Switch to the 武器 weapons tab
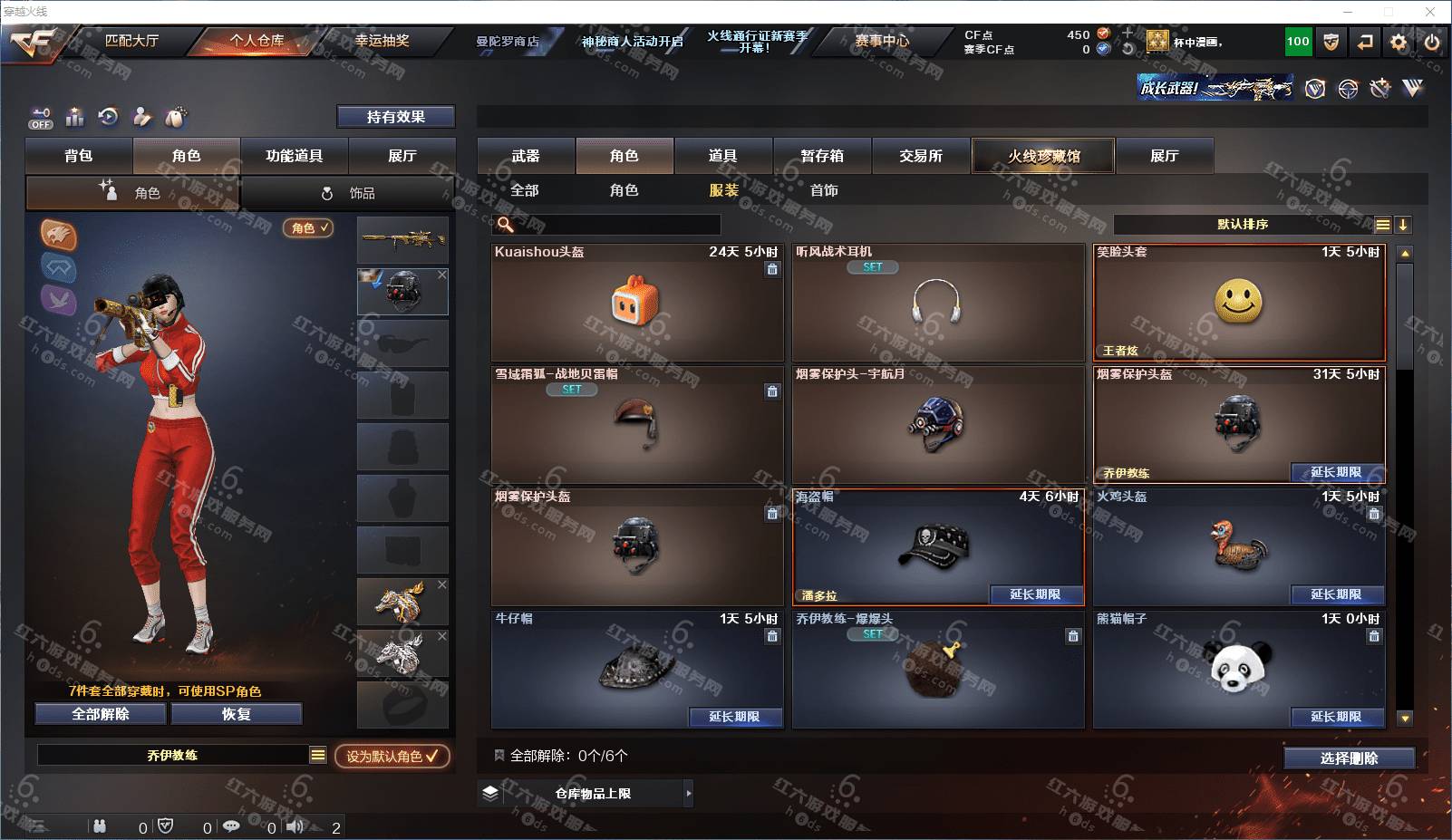1452x840 pixels. [526, 156]
